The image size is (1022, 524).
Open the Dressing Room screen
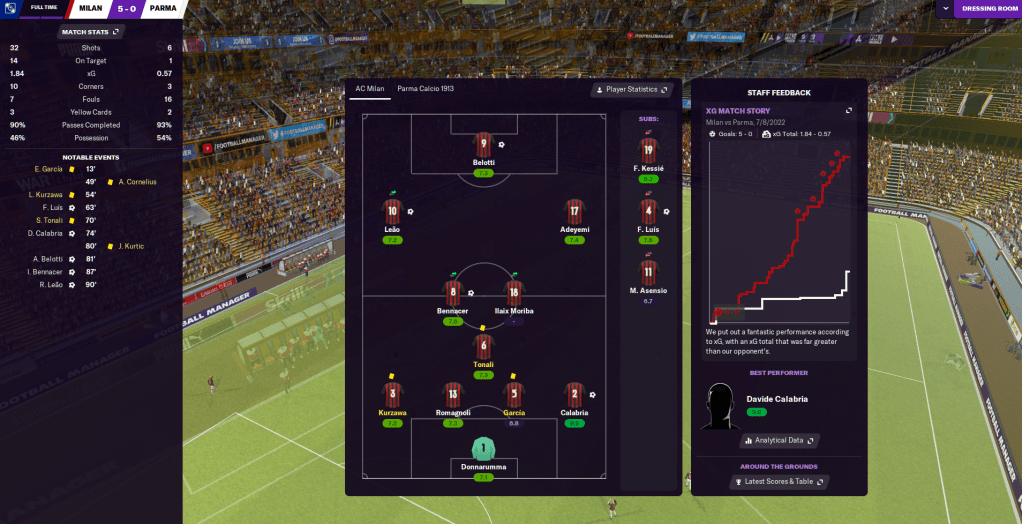[x=988, y=9]
